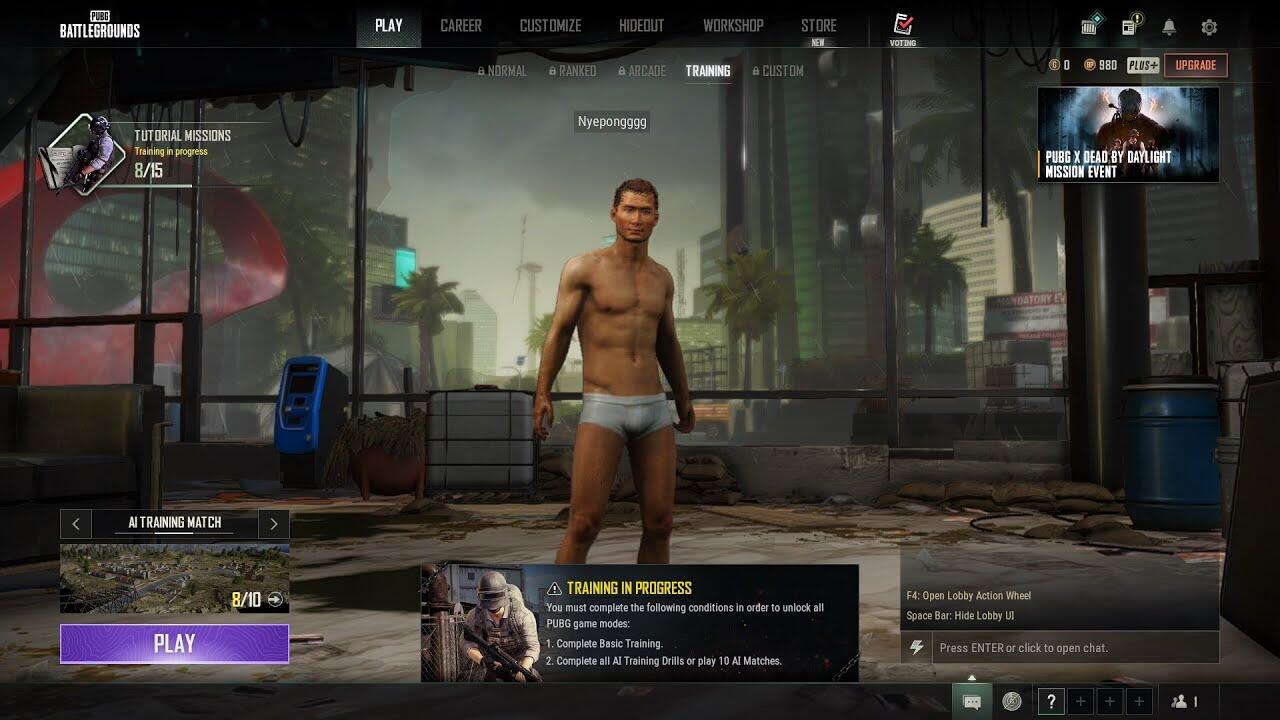Click the chat input box

coord(1075,648)
